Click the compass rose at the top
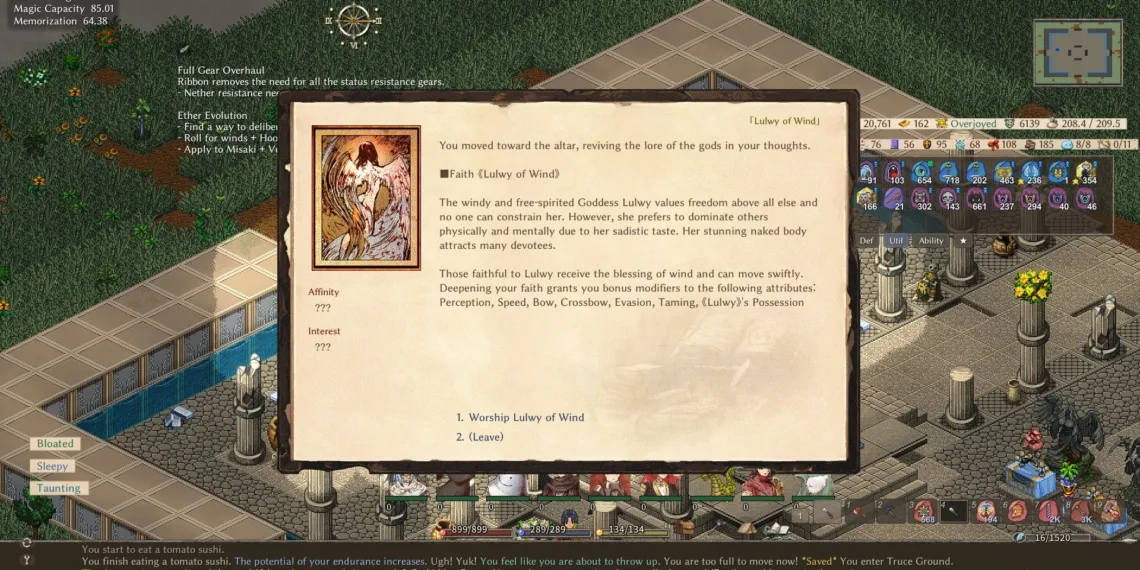The image size is (1140, 570). pyautogui.click(x=353, y=20)
